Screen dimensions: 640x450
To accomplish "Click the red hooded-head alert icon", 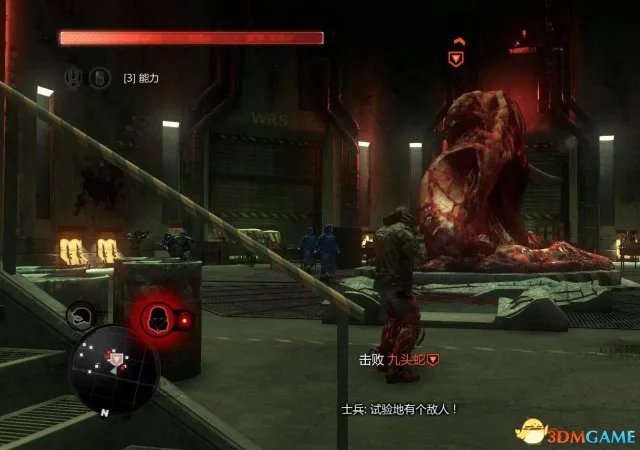I will 155,319.
